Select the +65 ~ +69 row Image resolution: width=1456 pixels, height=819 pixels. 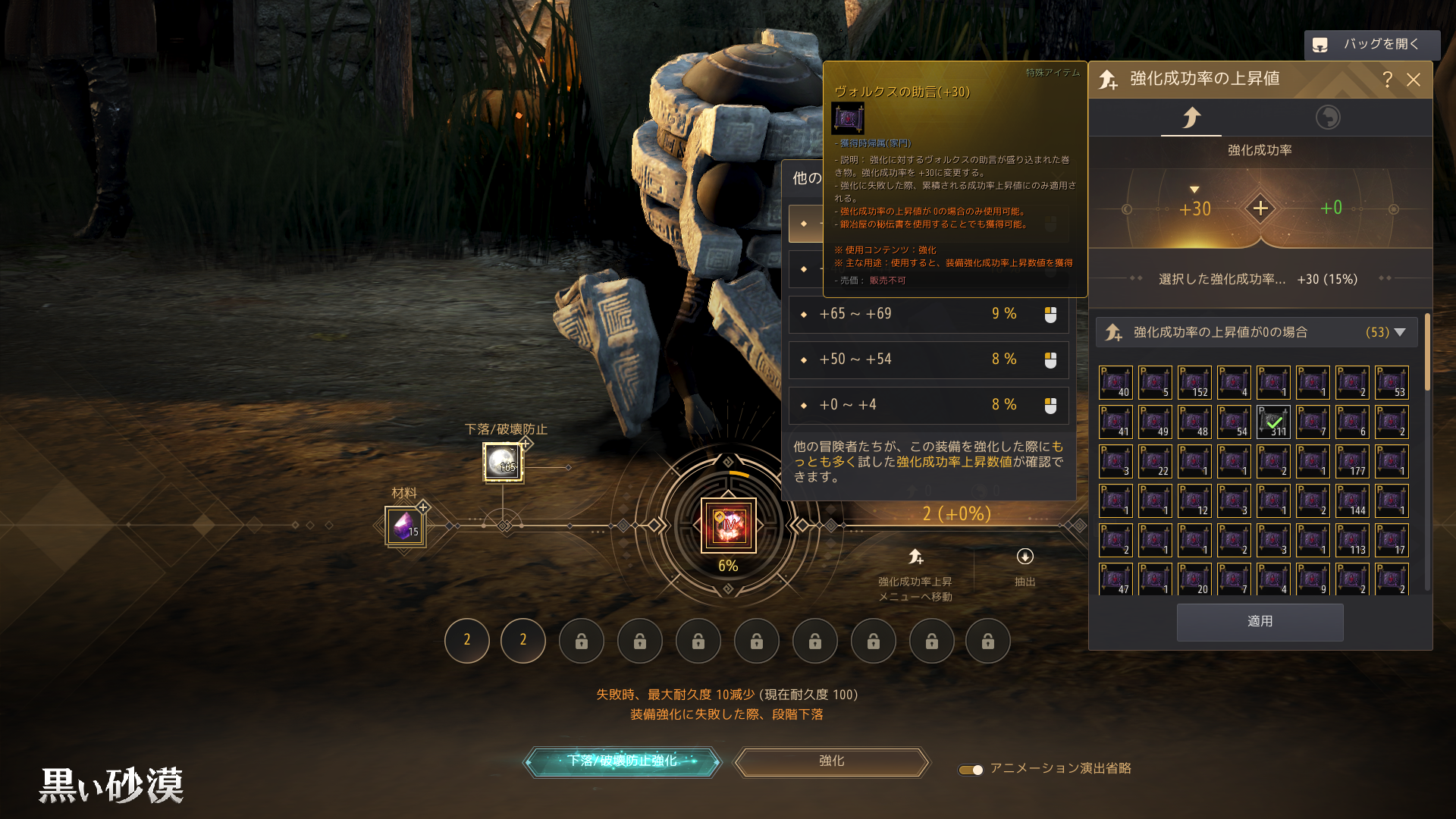click(928, 314)
